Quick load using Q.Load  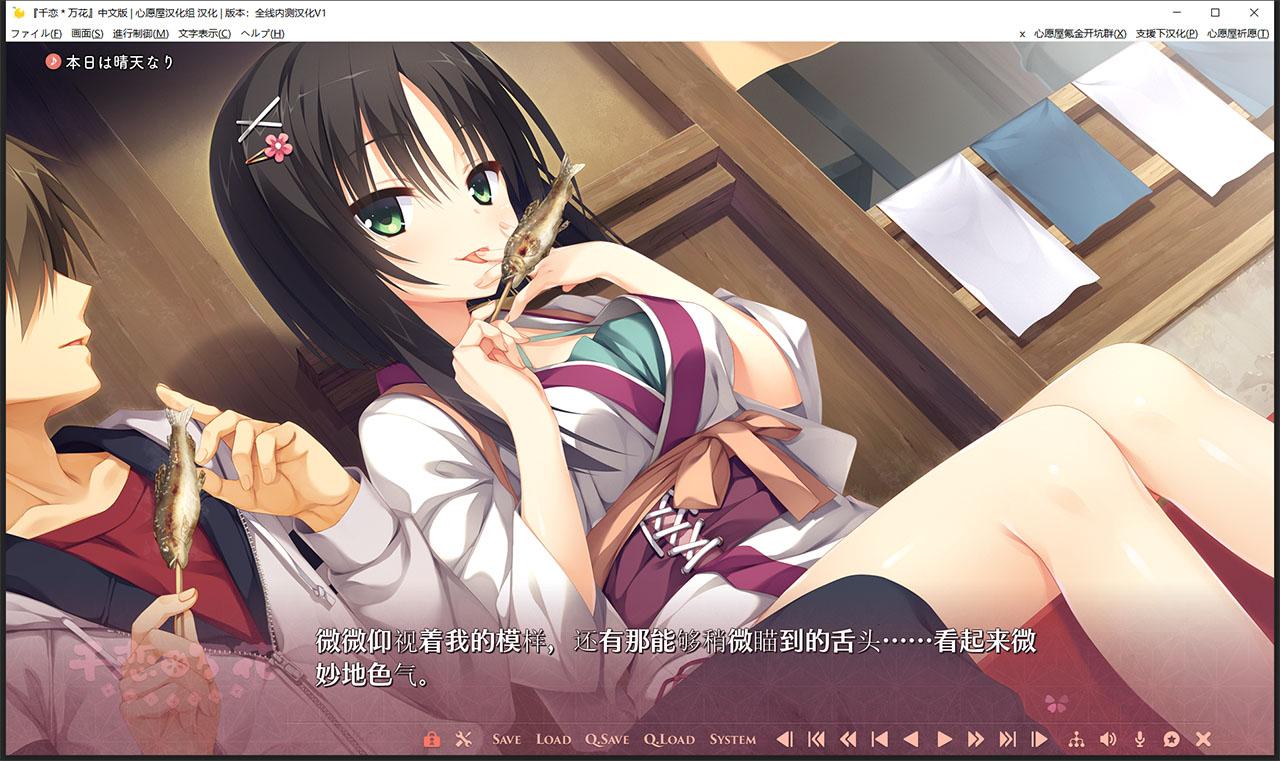[x=669, y=740]
